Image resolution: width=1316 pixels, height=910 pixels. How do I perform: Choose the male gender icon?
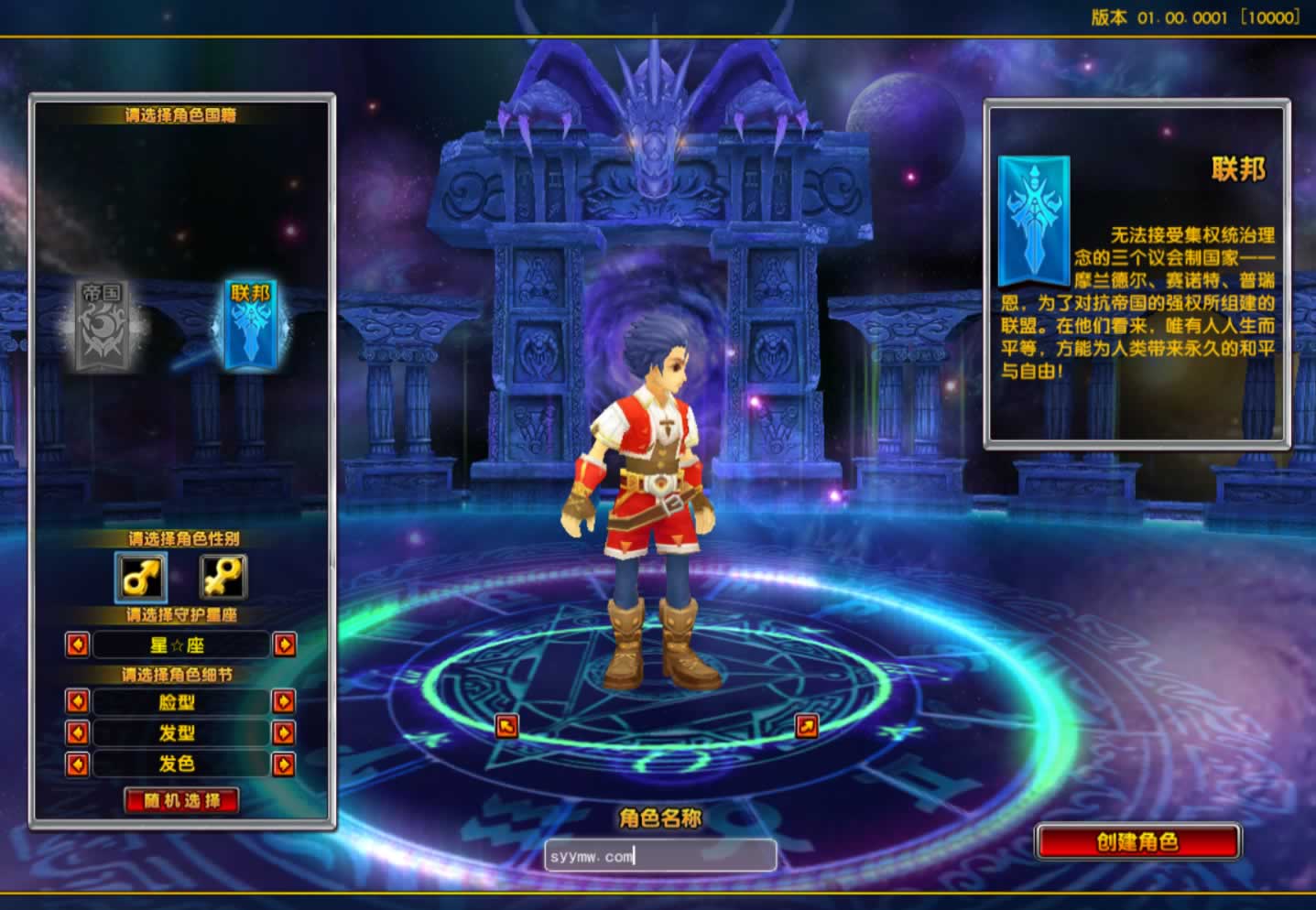(x=141, y=578)
